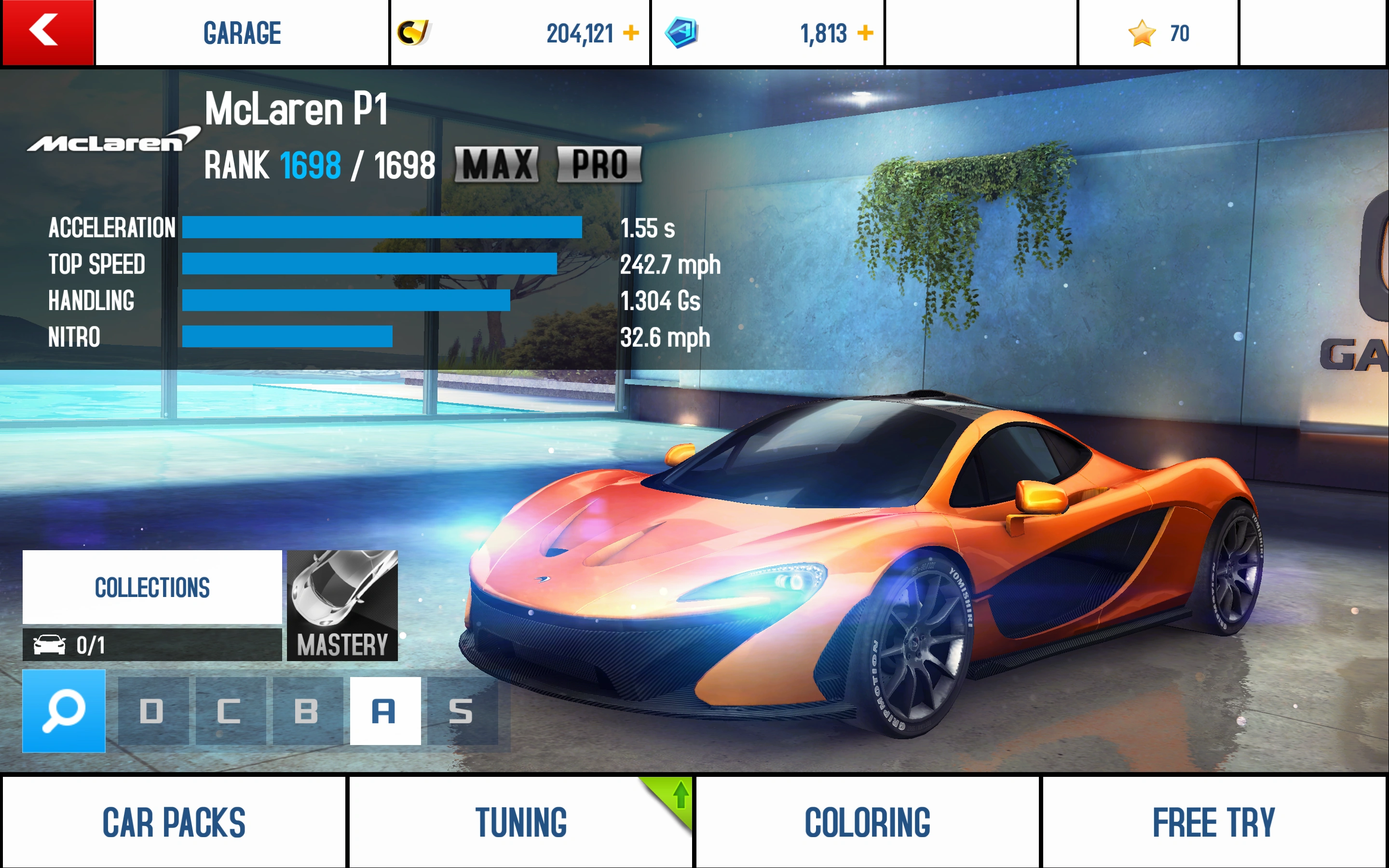Switch to class D cars
This screenshot has height=868, width=1389.
[153, 711]
